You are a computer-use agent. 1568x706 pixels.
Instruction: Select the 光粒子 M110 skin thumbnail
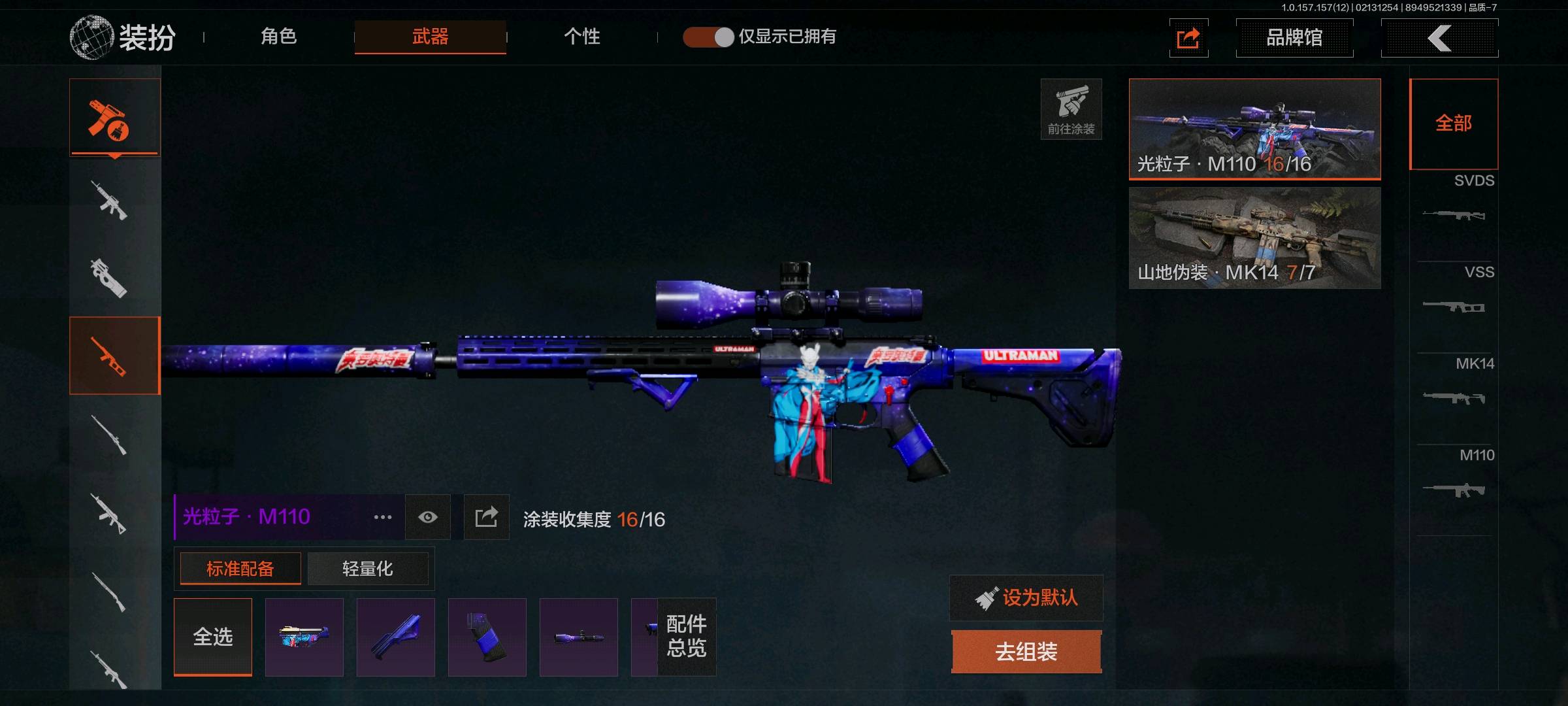point(1254,129)
